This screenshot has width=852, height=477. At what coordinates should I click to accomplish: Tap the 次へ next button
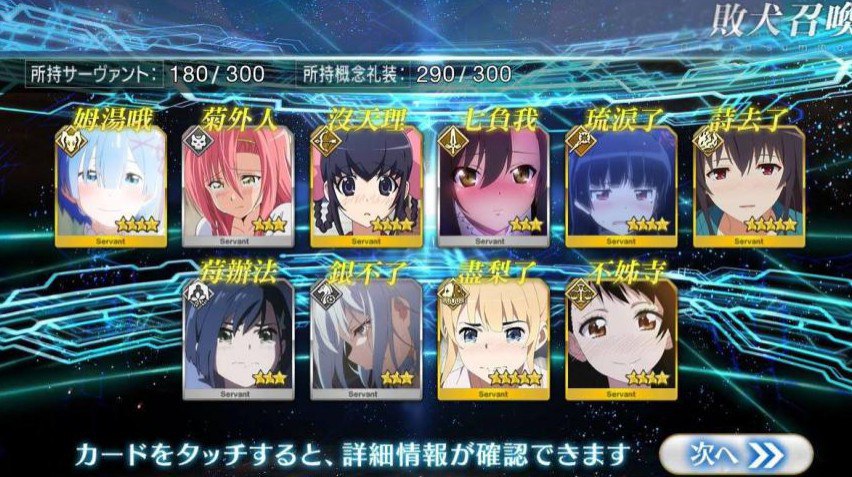[735, 454]
